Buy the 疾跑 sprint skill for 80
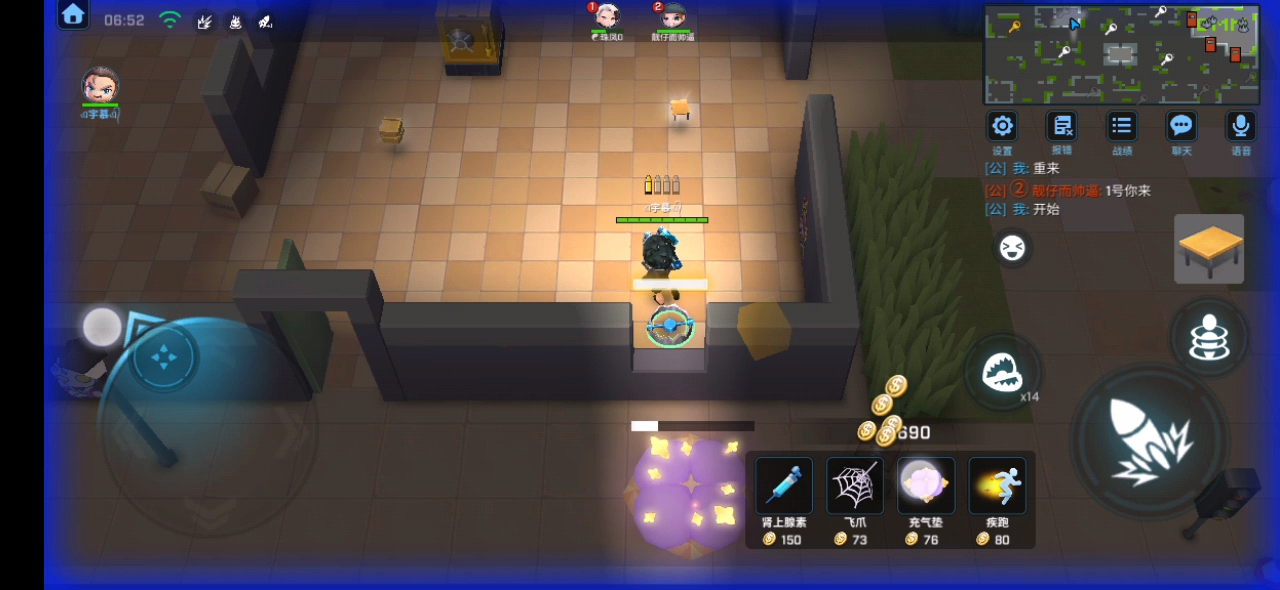The width and height of the screenshot is (1280, 590). pos(997,487)
